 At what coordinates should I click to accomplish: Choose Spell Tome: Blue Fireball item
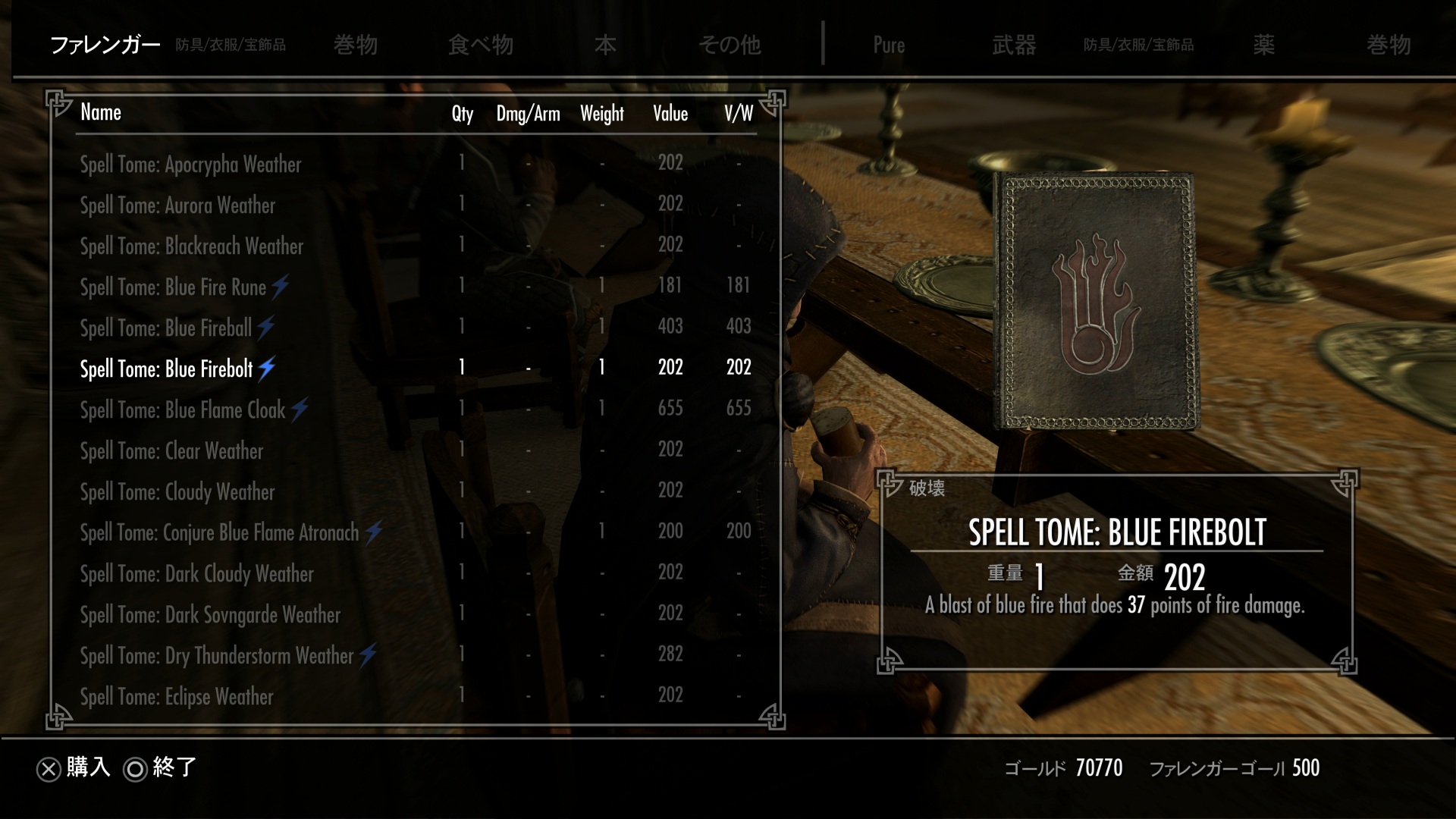point(166,328)
